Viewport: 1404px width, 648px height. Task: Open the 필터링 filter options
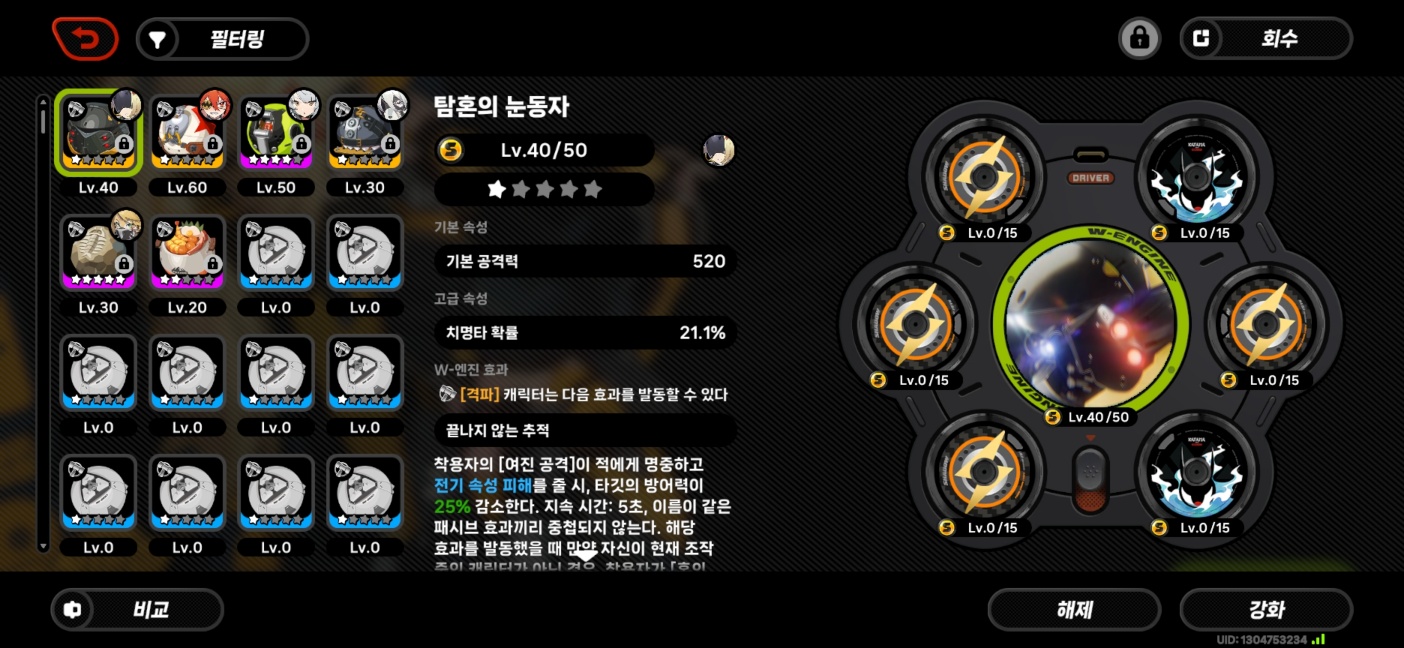pos(222,39)
